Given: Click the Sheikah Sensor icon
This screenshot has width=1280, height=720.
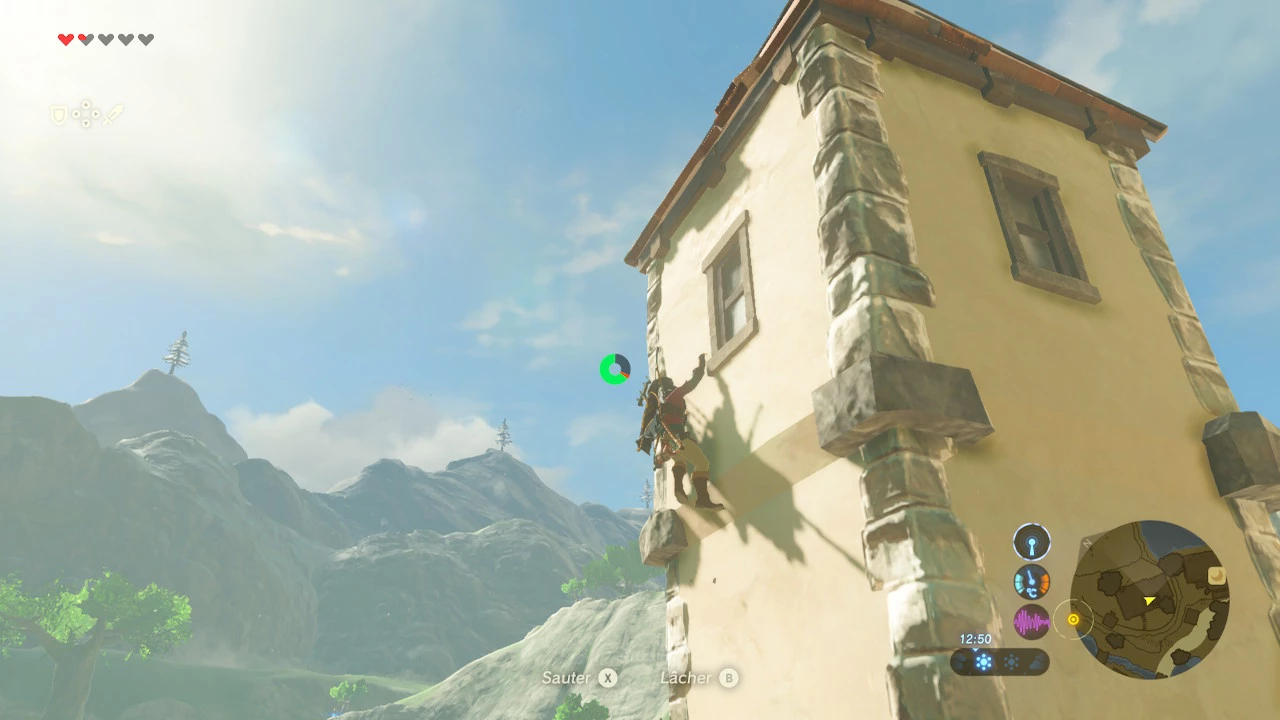Looking at the screenshot, I should (1032, 543).
